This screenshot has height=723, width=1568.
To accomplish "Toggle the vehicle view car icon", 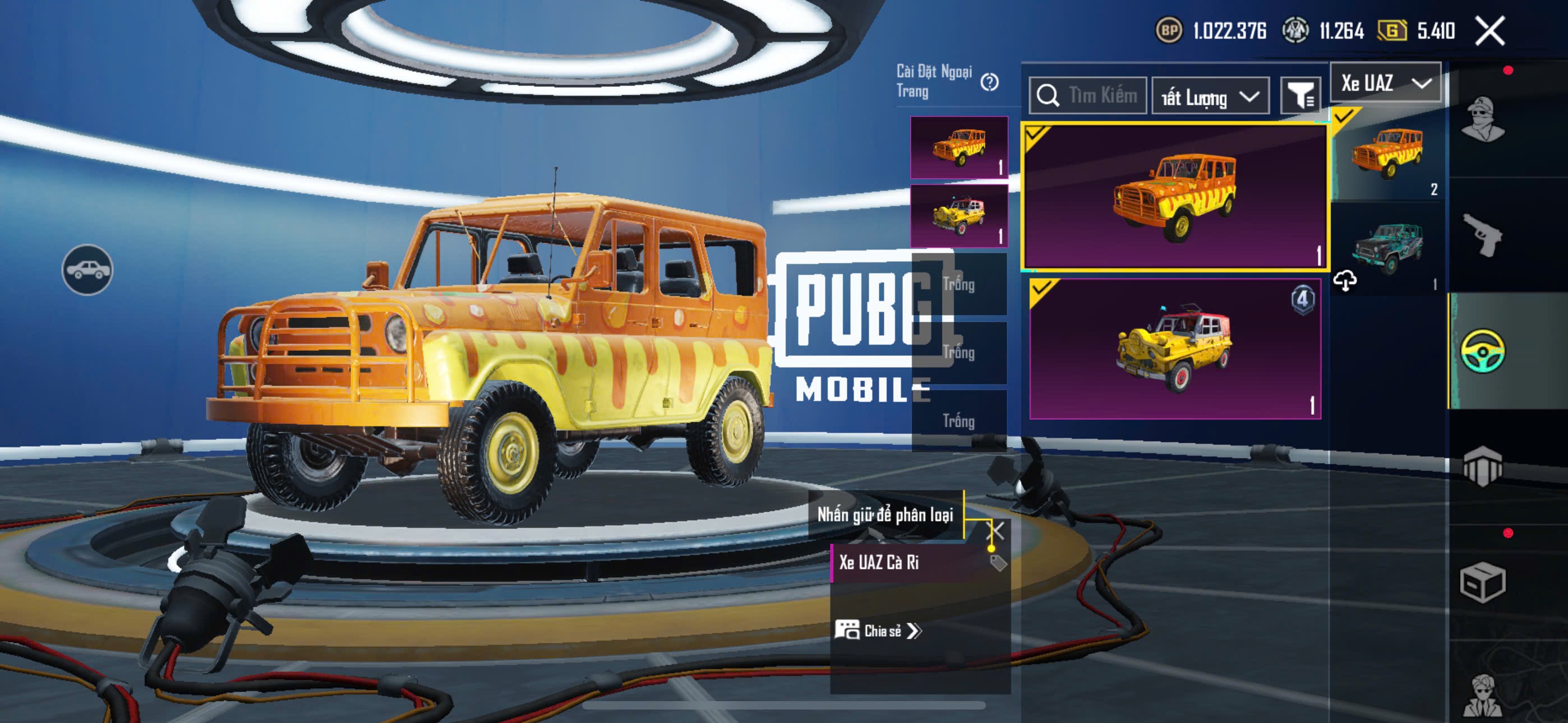I will click(87, 270).
